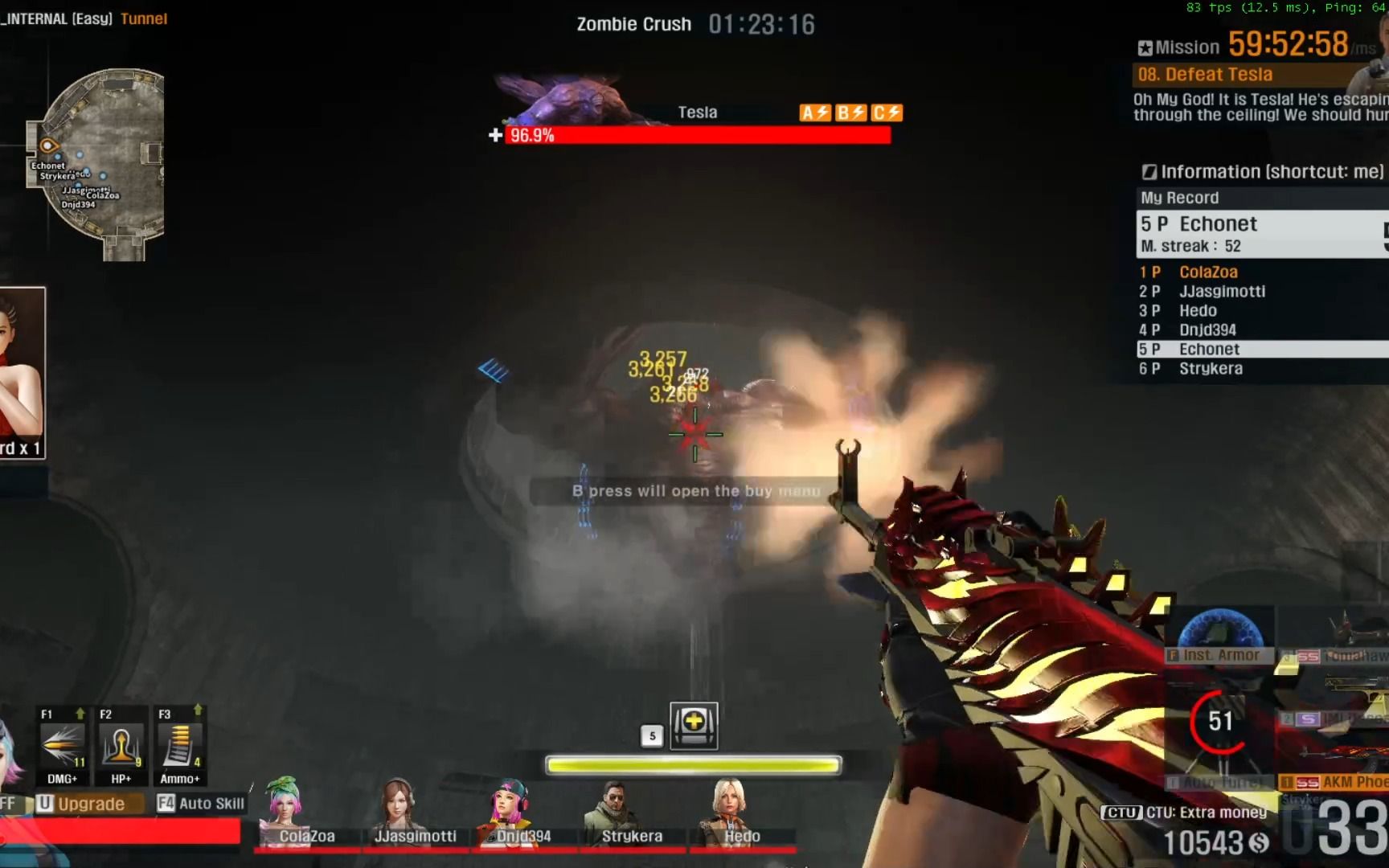Select the 08. Defeat Tesla mission entry
This screenshot has height=868, width=1389.
[x=1206, y=74]
